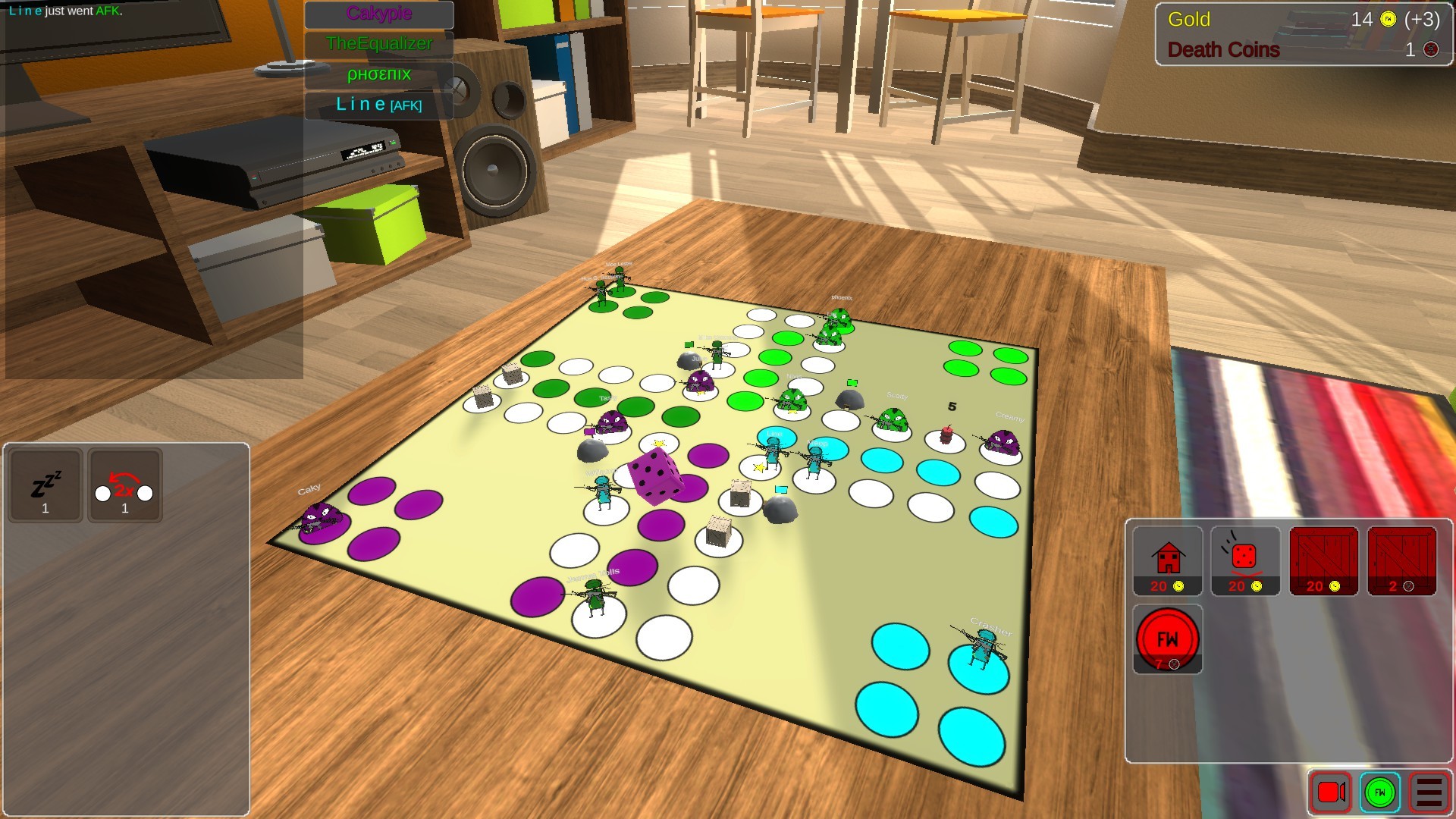Viewport: 1456px width, 819px height.
Task: Open the crate list menu in the corner
Action: tap(1424, 793)
